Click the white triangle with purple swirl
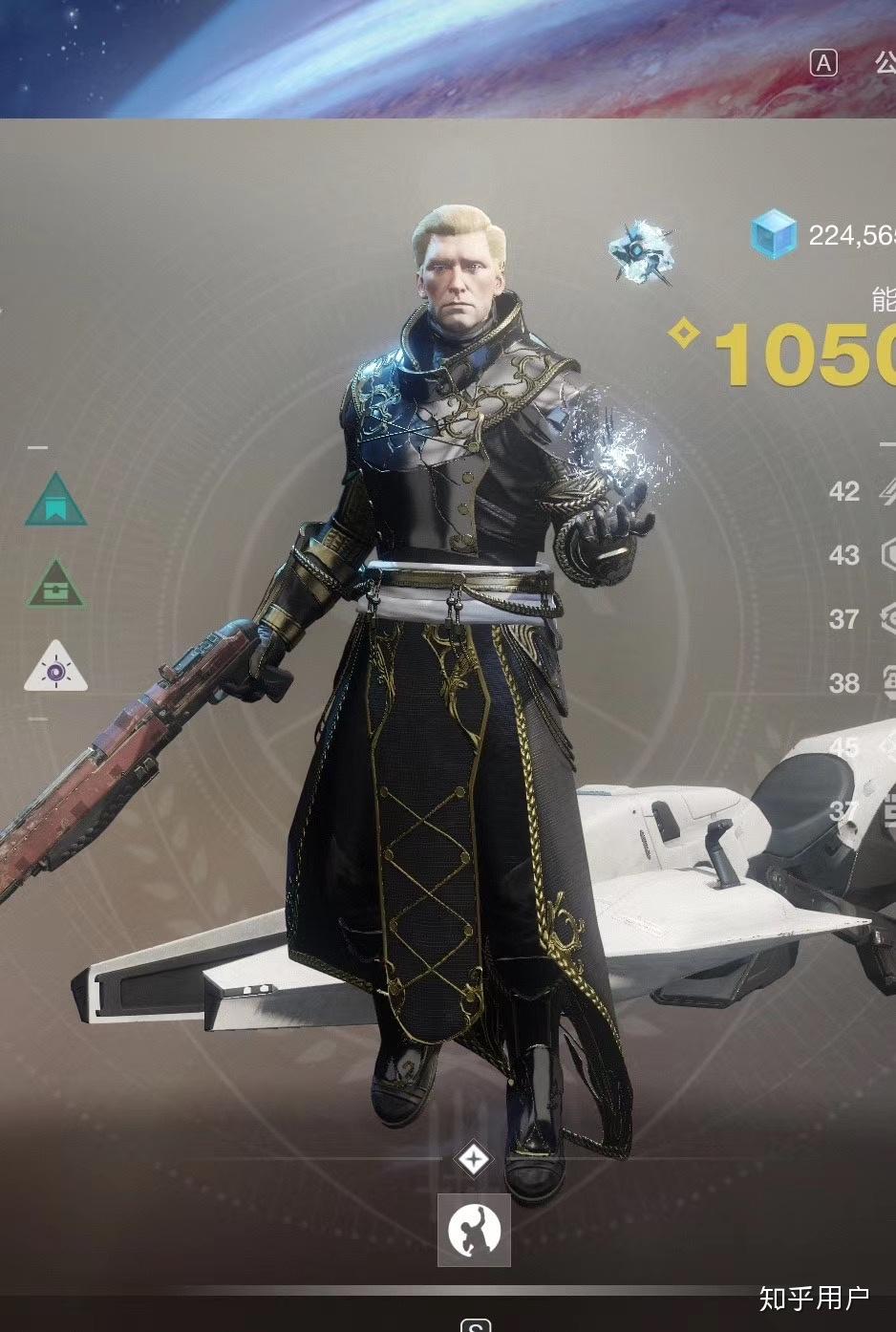 coord(55,669)
